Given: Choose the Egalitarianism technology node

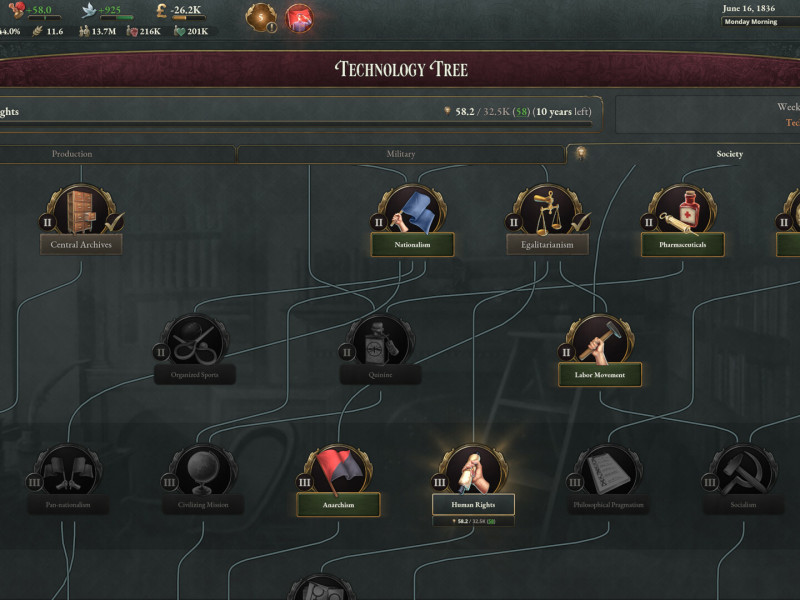Looking at the screenshot, I should [547, 244].
